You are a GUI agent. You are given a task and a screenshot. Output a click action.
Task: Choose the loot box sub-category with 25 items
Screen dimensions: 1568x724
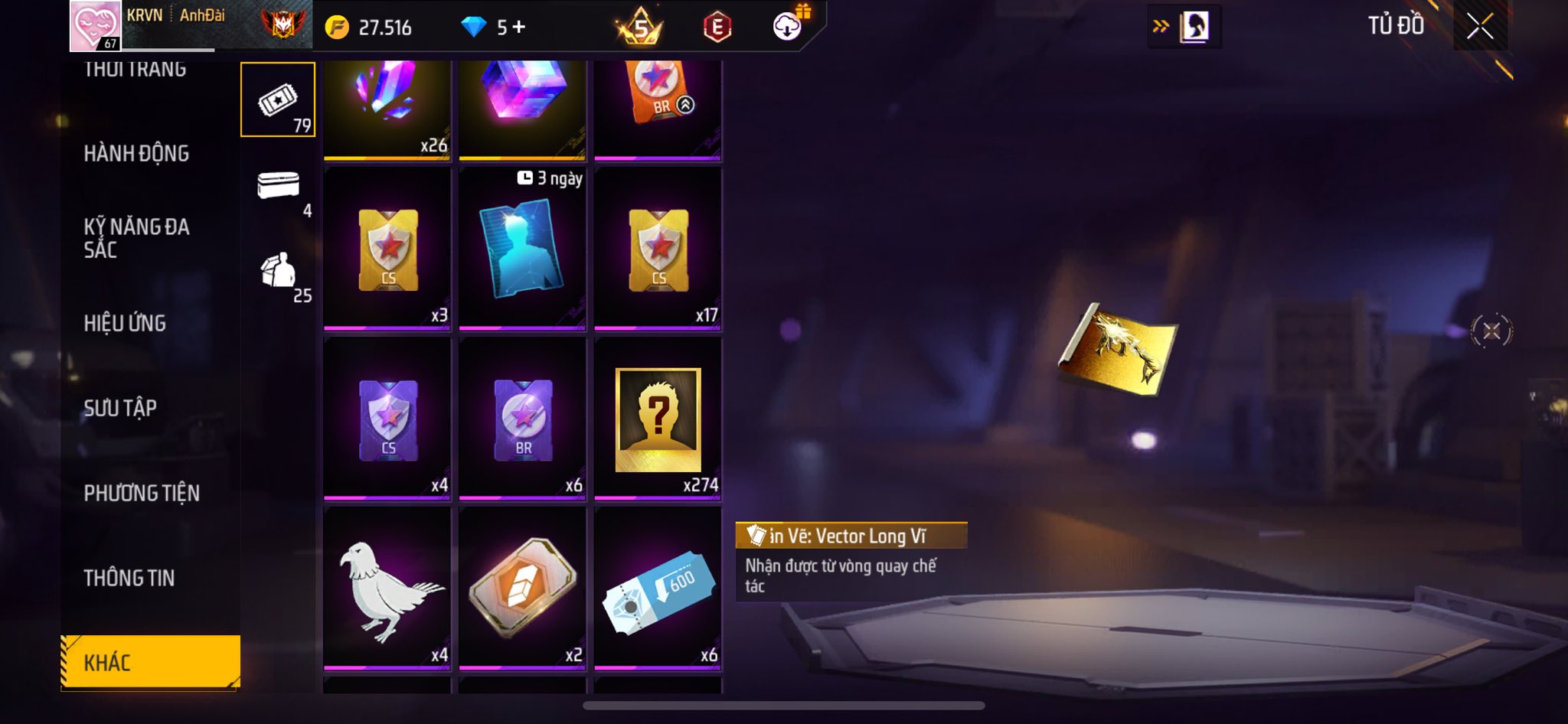coord(279,273)
